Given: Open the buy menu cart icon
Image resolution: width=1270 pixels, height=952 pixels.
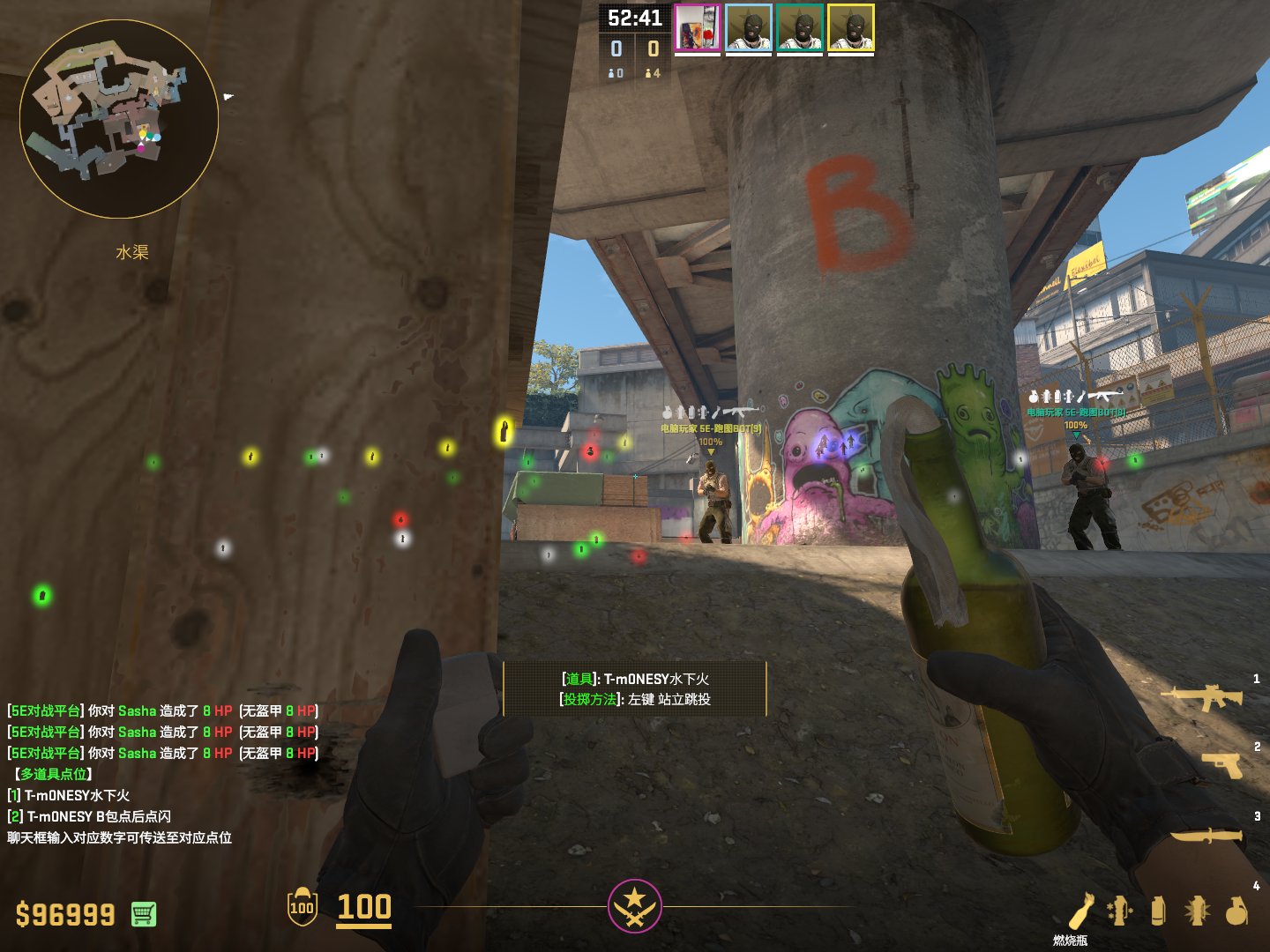Looking at the screenshot, I should tap(144, 914).
